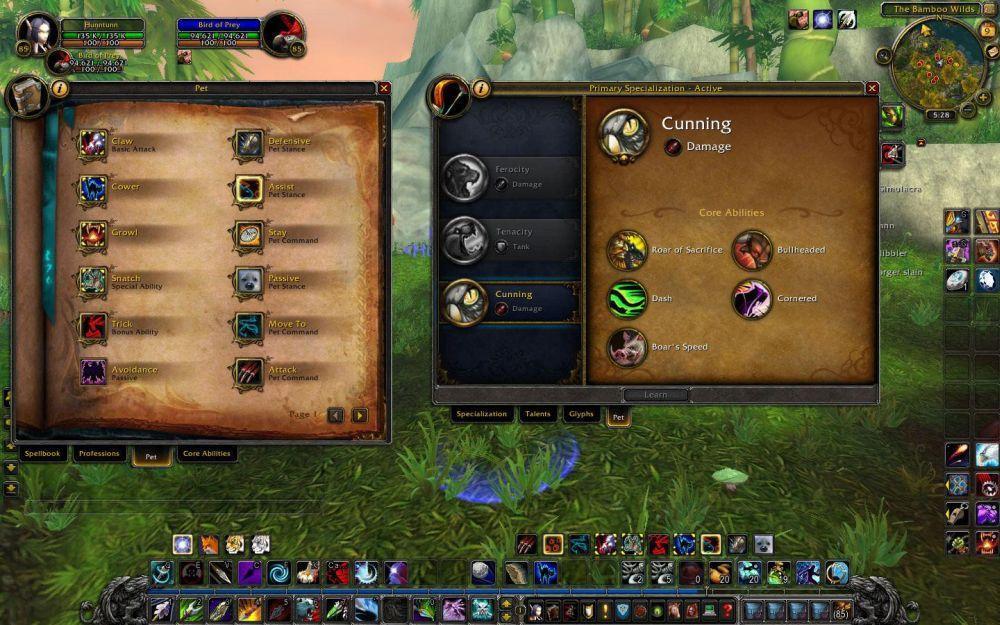Select the Passive pet stance icon
The height and width of the screenshot is (625, 1000).
249,281
